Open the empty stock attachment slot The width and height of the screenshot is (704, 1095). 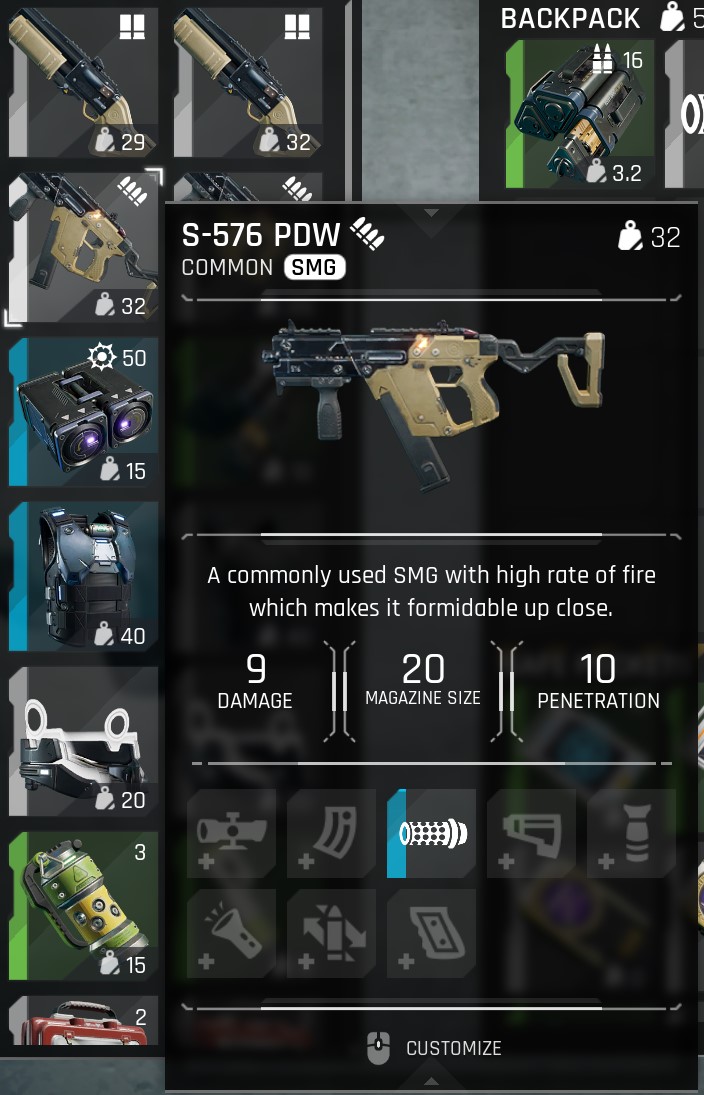532,833
